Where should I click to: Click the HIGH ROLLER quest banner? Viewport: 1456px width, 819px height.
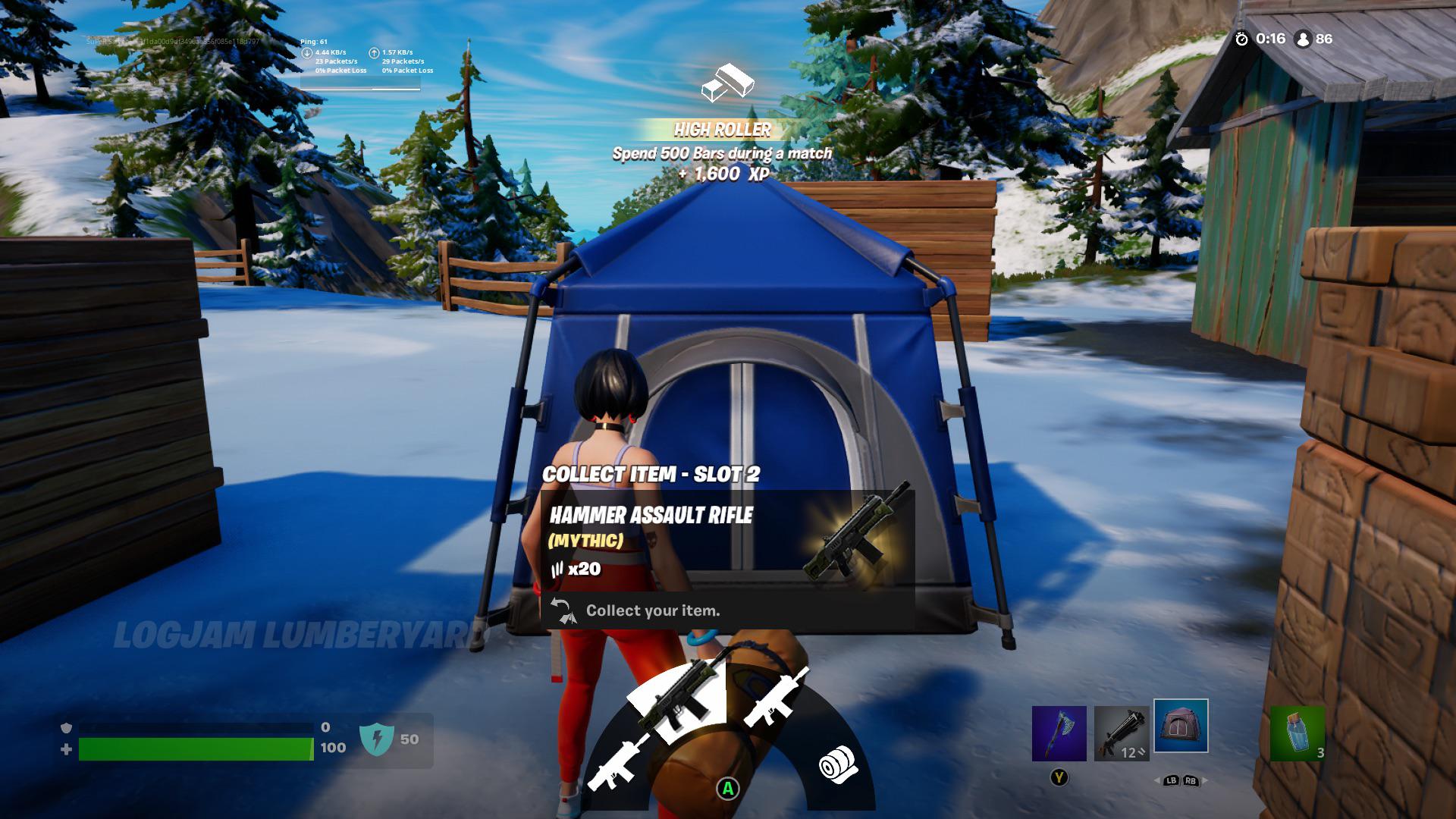(722, 129)
